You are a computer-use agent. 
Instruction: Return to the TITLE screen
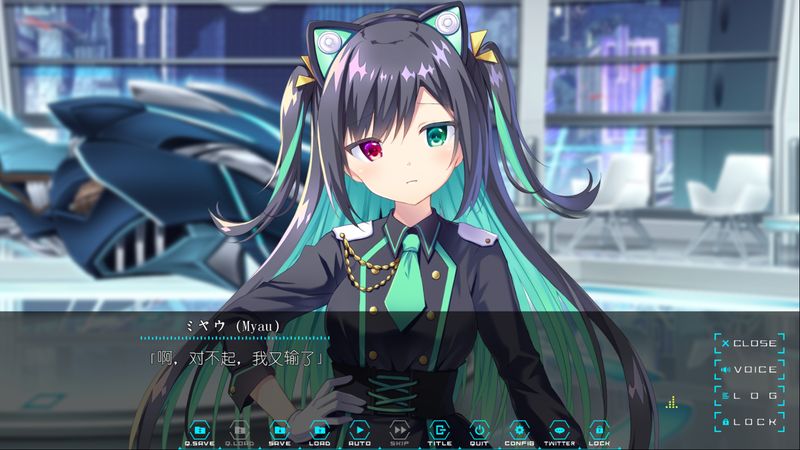pos(440,430)
